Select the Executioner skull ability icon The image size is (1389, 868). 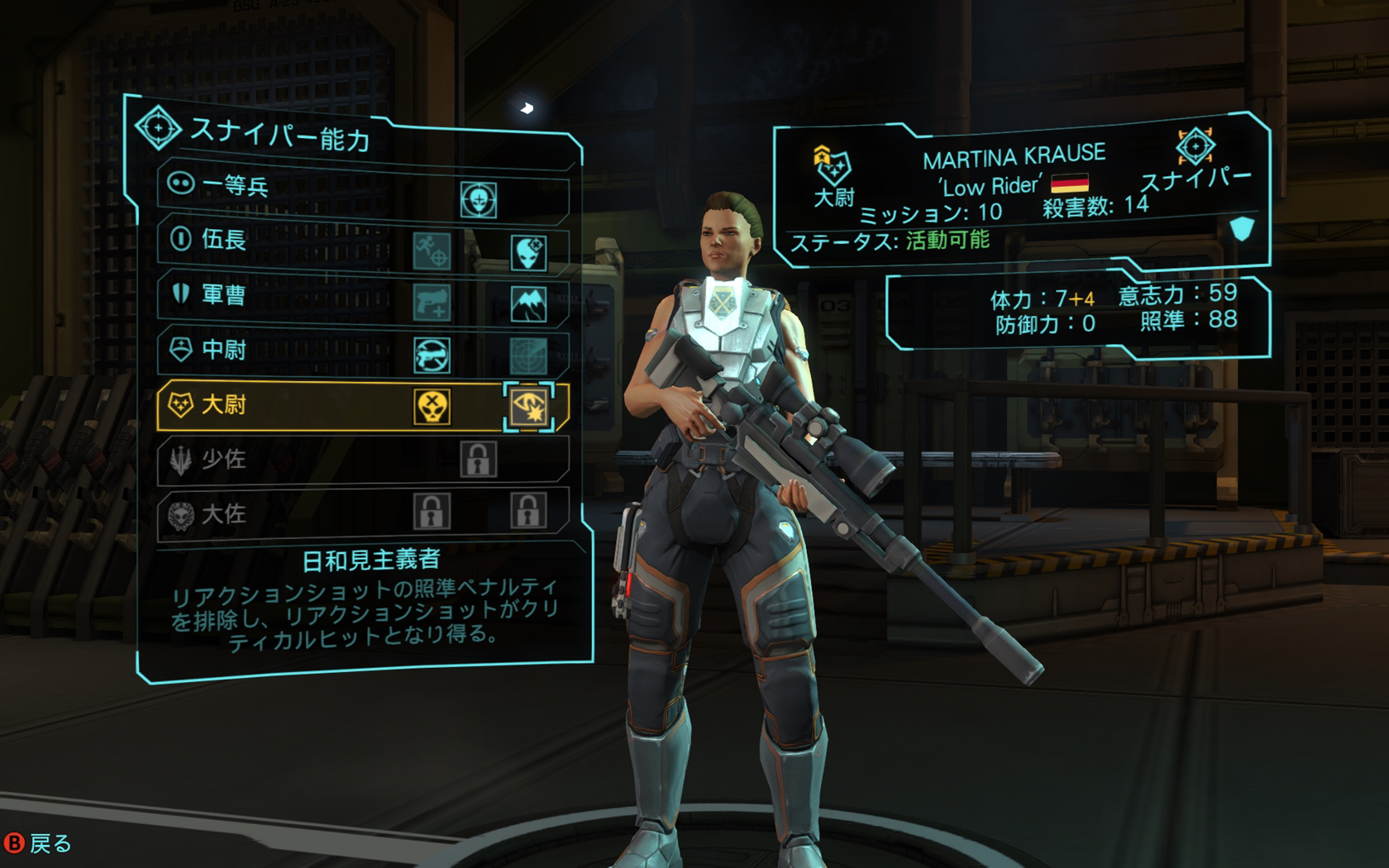(432, 407)
